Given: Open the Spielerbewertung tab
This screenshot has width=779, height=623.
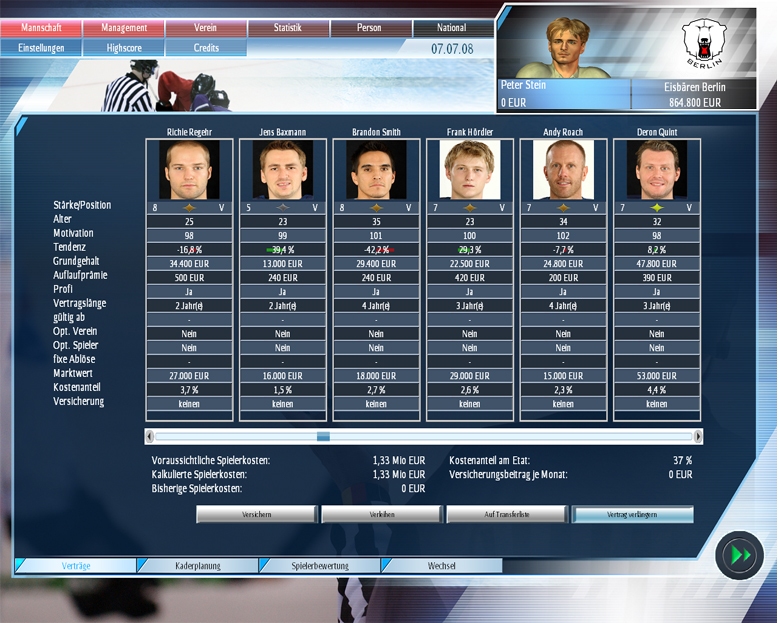Looking at the screenshot, I should coord(320,566).
